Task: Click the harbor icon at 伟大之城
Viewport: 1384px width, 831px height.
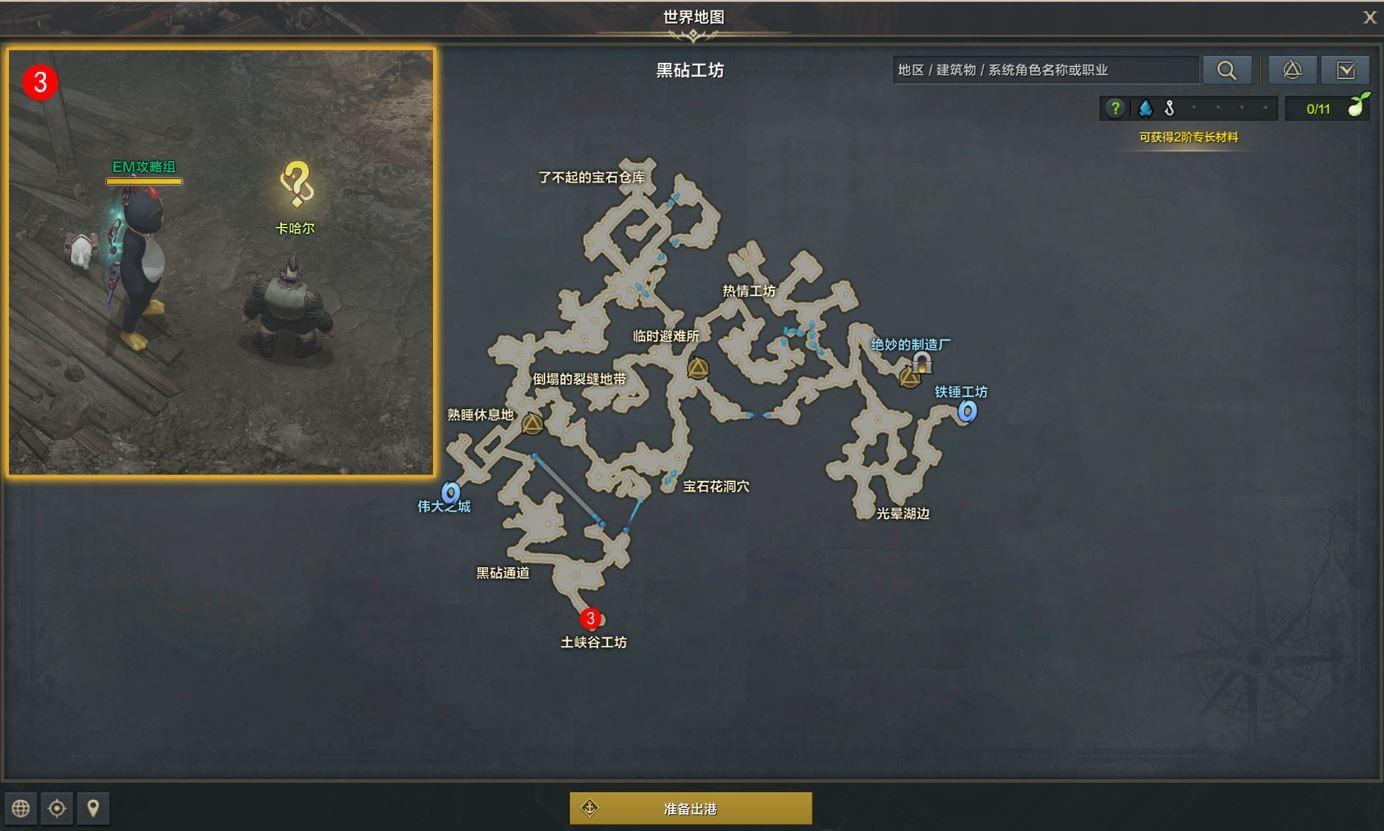Action: coord(451,490)
